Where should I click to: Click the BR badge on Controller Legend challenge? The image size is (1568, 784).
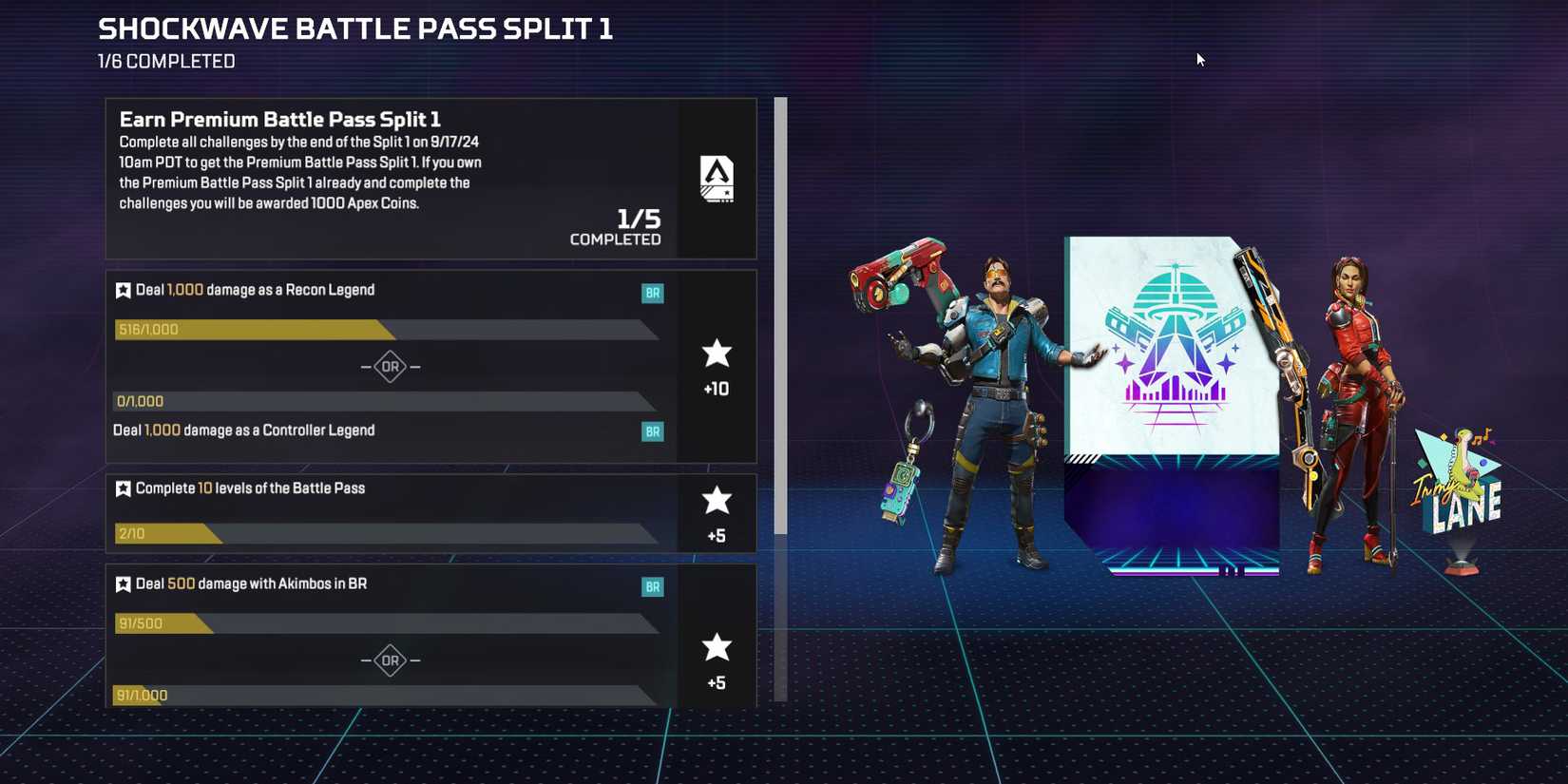point(652,431)
